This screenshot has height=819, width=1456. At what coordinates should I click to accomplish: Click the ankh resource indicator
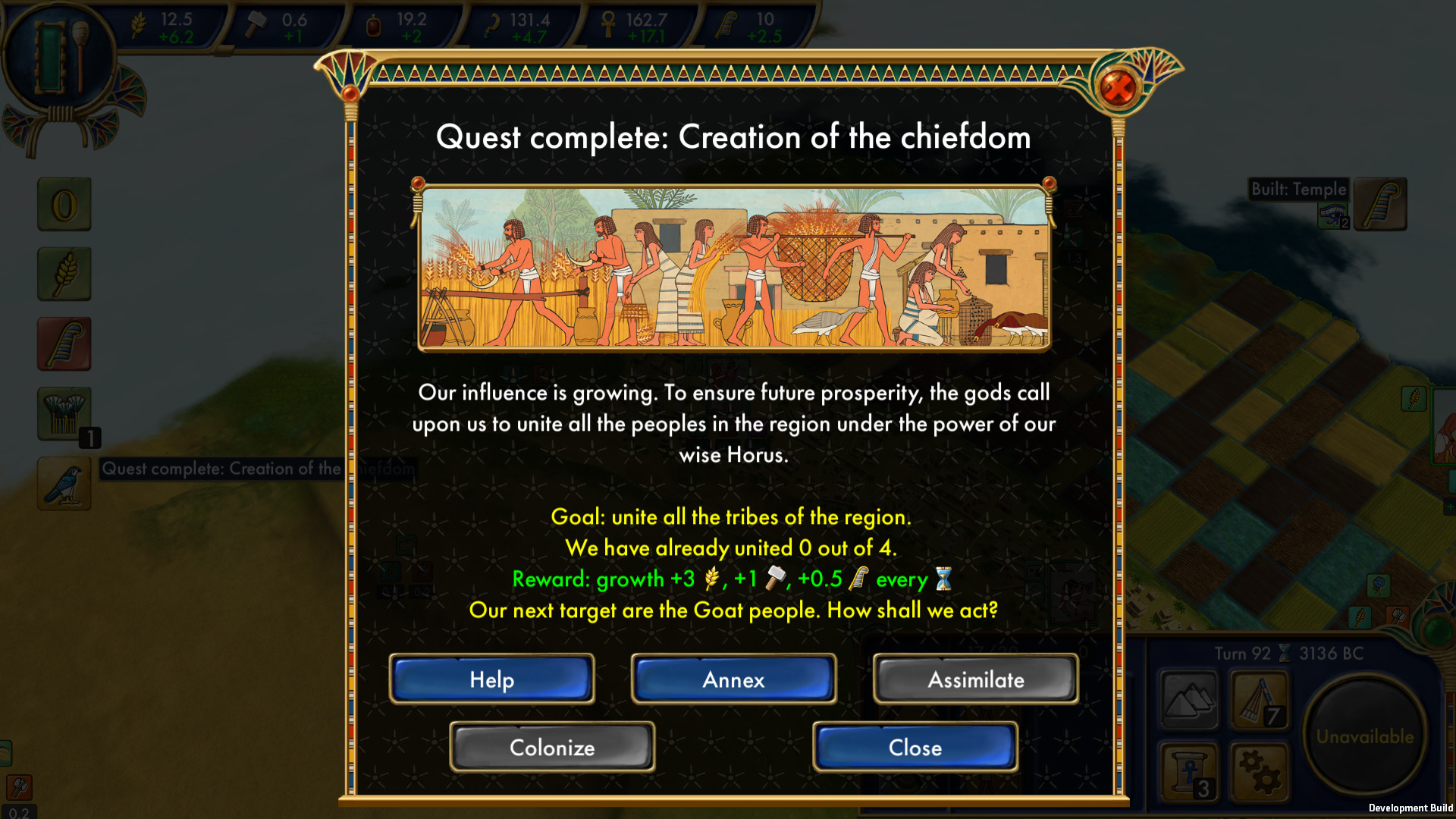click(x=637, y=23)
